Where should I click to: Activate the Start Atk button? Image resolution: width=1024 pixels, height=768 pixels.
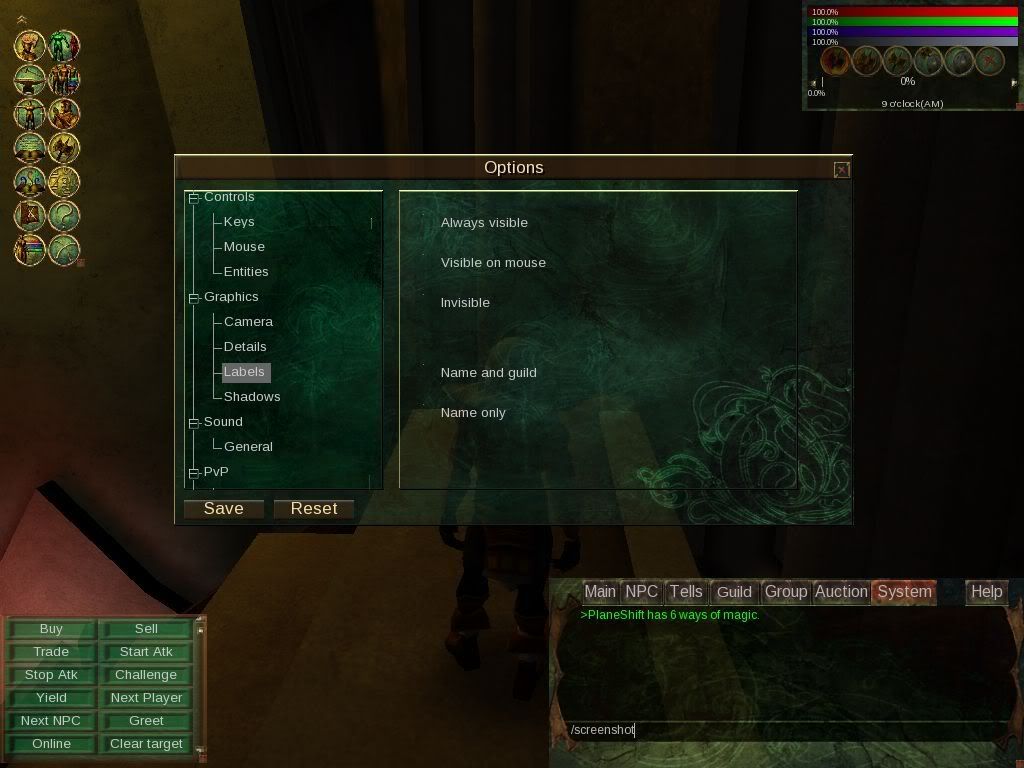(x=146, y=652)
